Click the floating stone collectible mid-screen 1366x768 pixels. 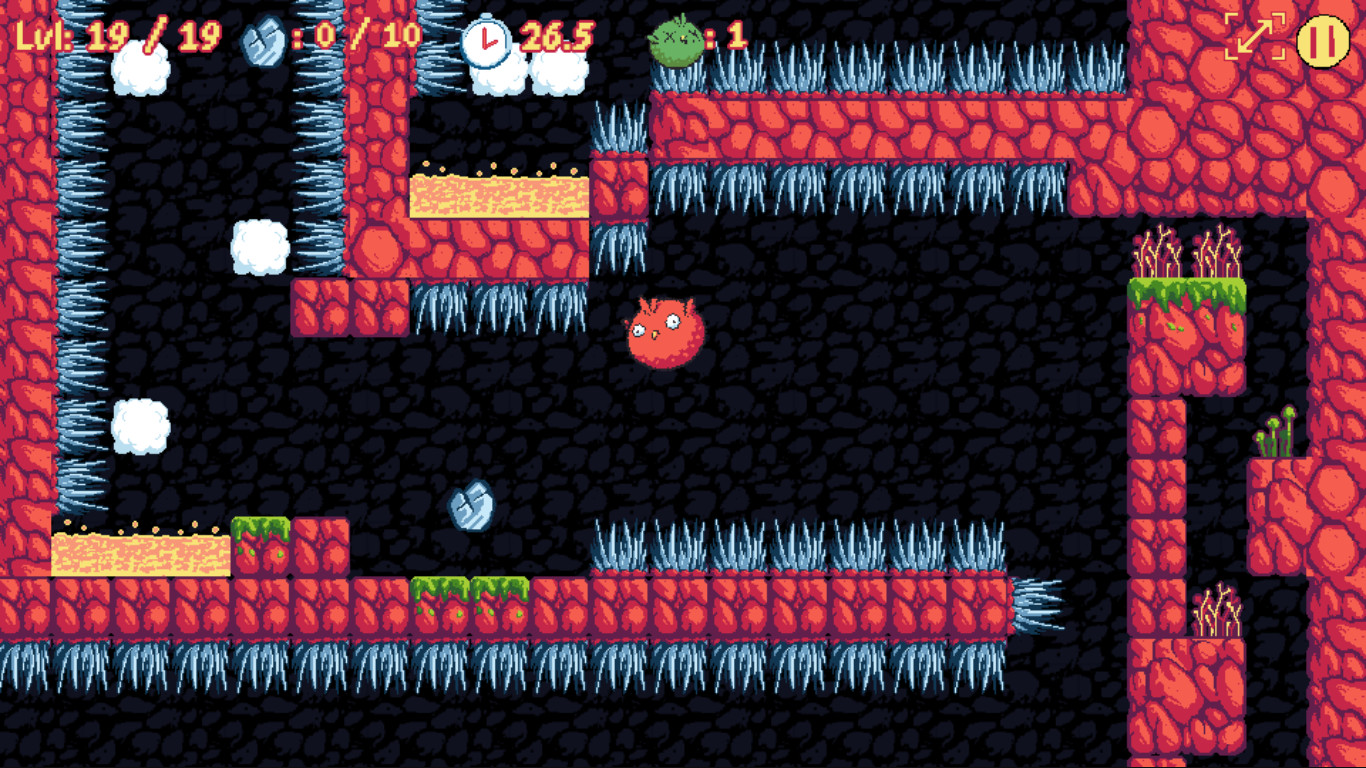[472, 507]
